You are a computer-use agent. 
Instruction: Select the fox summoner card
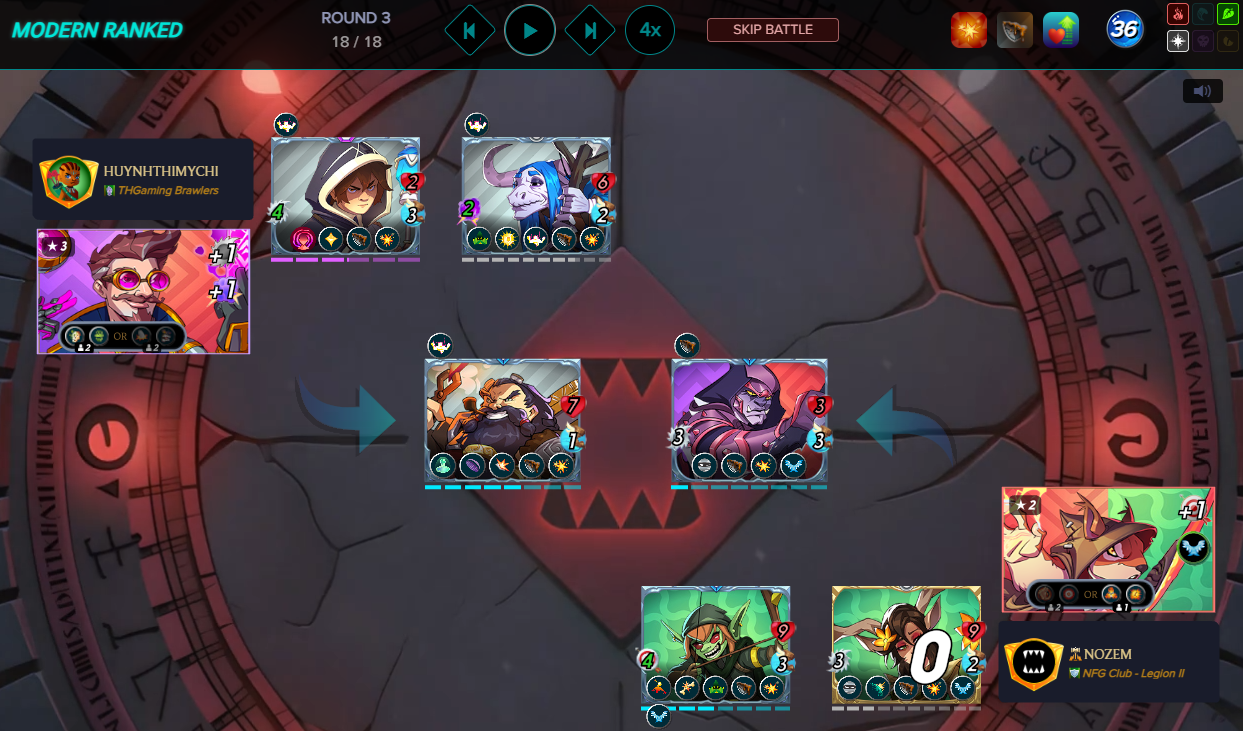tap(1108, 549)
